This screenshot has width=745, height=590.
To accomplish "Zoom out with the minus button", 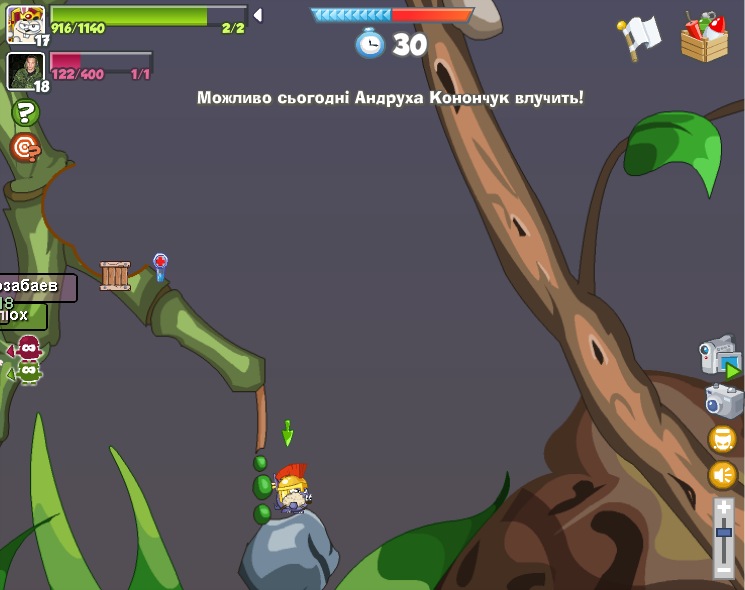I will pos(724,569).
